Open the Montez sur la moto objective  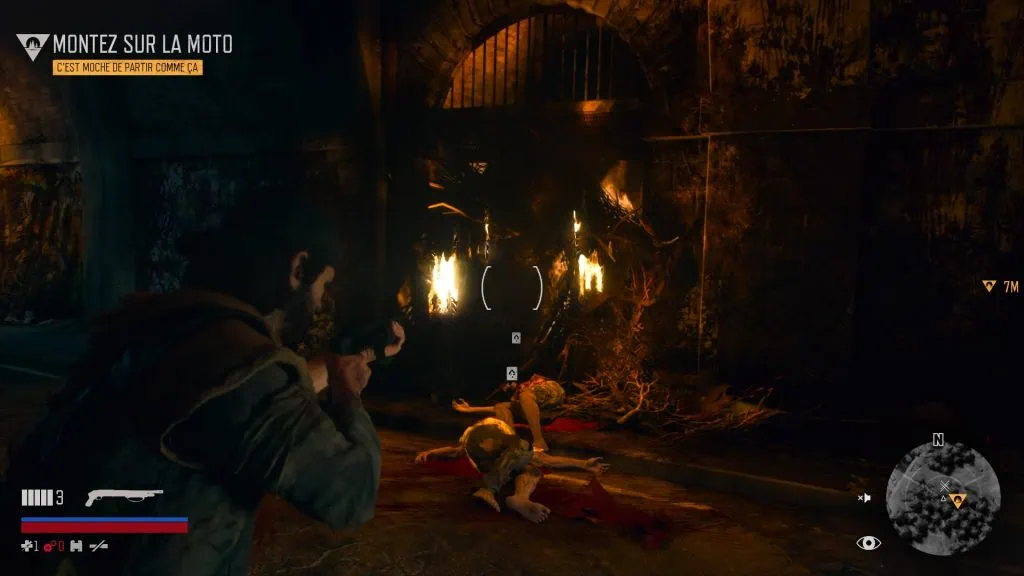coord(142,44)
